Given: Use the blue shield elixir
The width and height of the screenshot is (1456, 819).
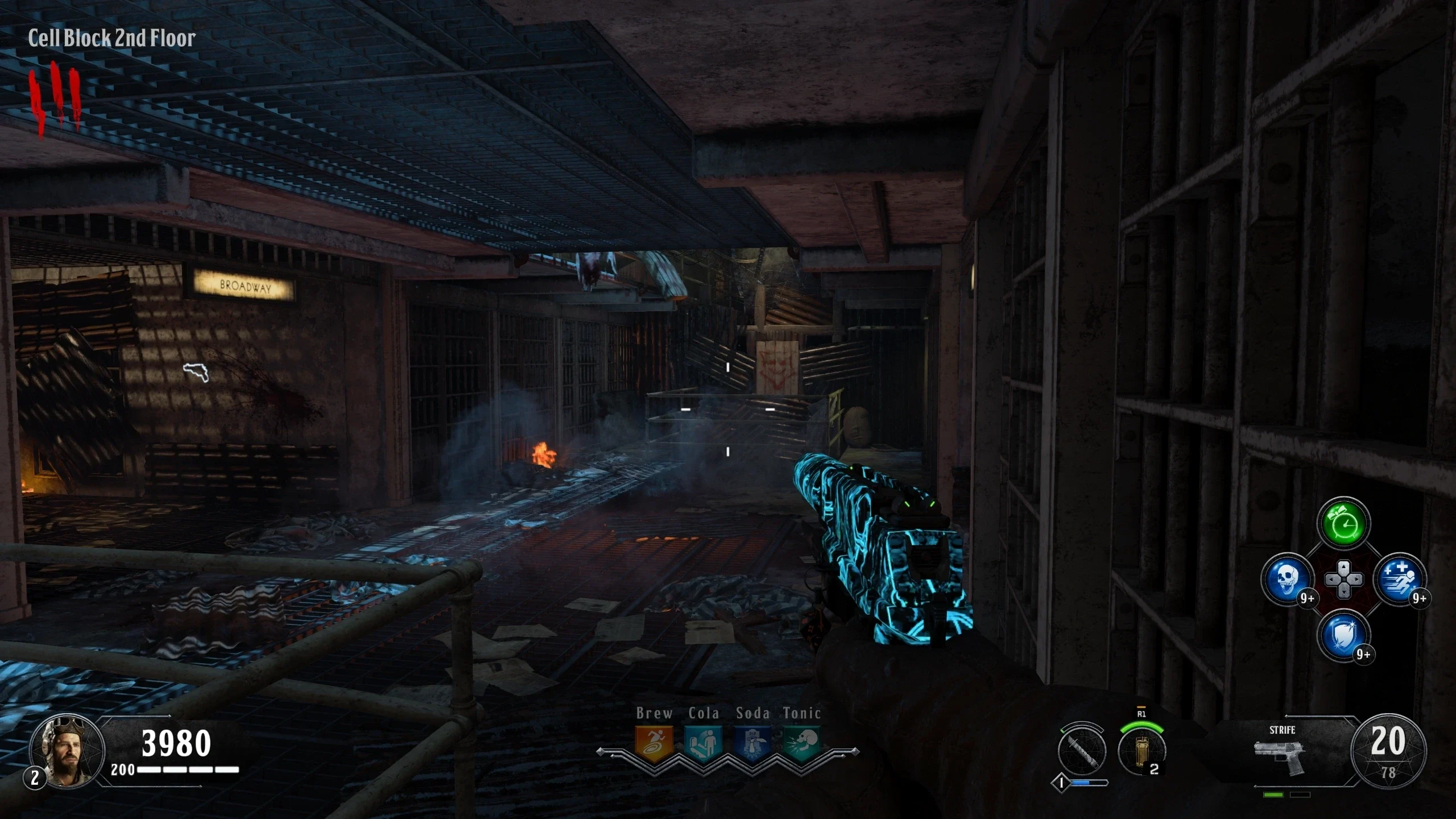Looking at the screenshot, I should pos(1343,635).
